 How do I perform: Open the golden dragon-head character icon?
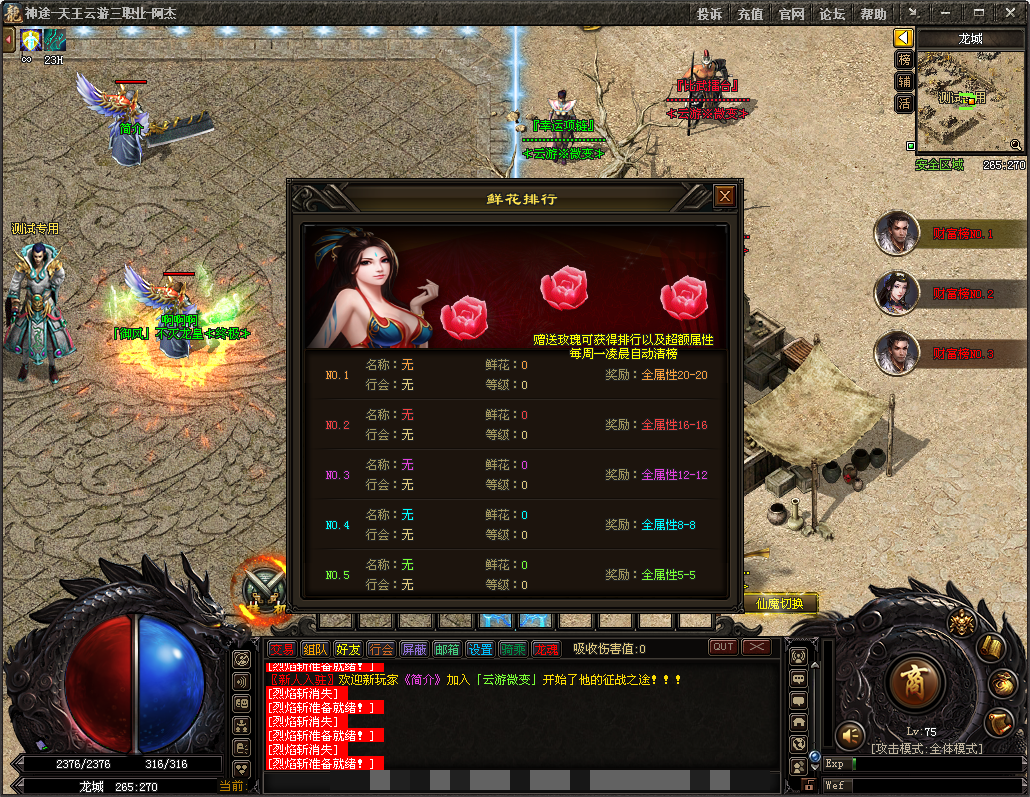coord(961,622)
